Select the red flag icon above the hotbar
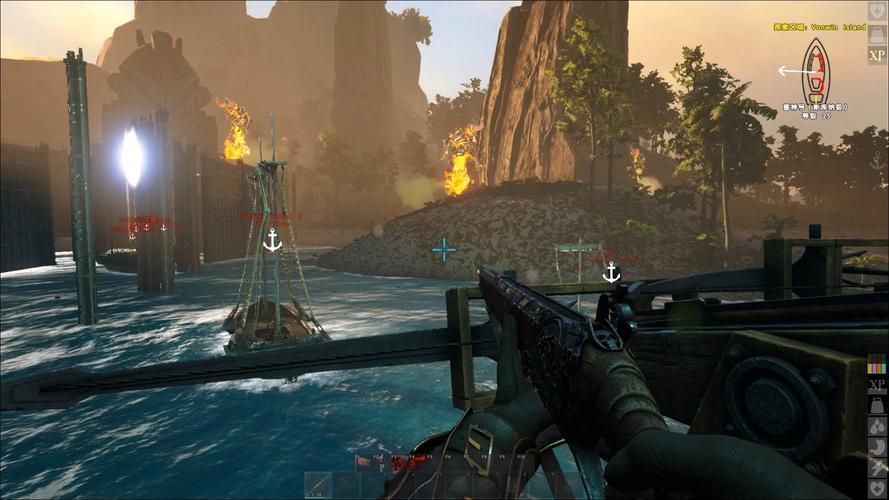Screen dimensions: 889x500 364,462
